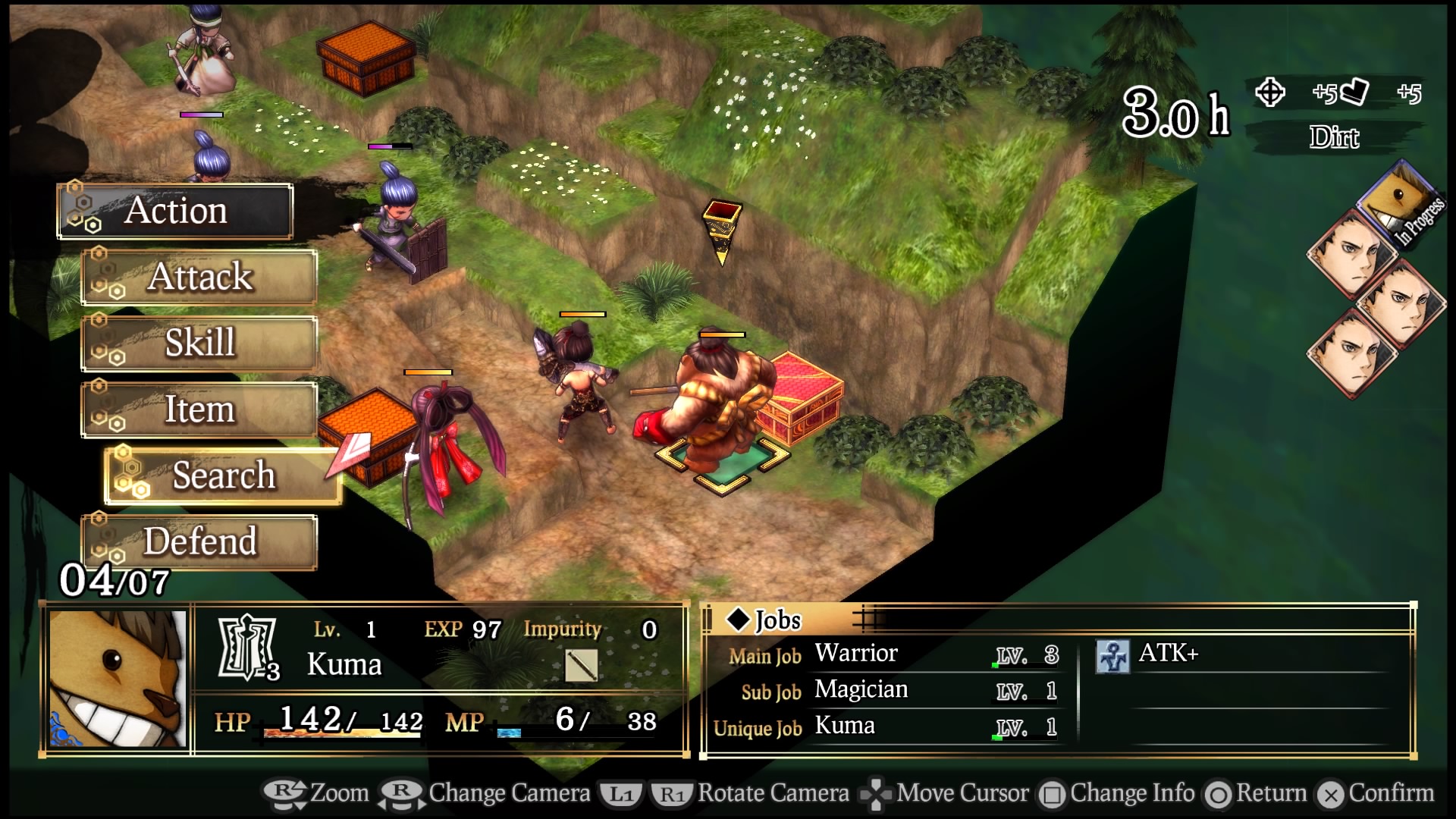
Task: Click the Warrior class emblem icon
Action: [246, 647]
